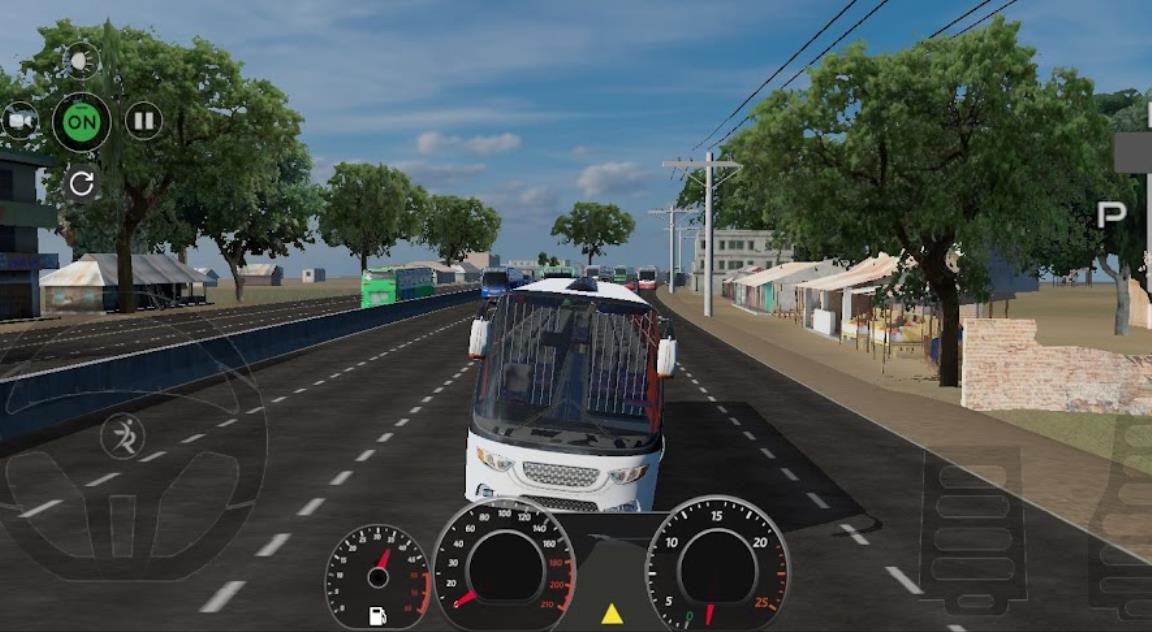The image size is (1152, 632).
Task: Pause the game
Action: [x=144, y=122]
